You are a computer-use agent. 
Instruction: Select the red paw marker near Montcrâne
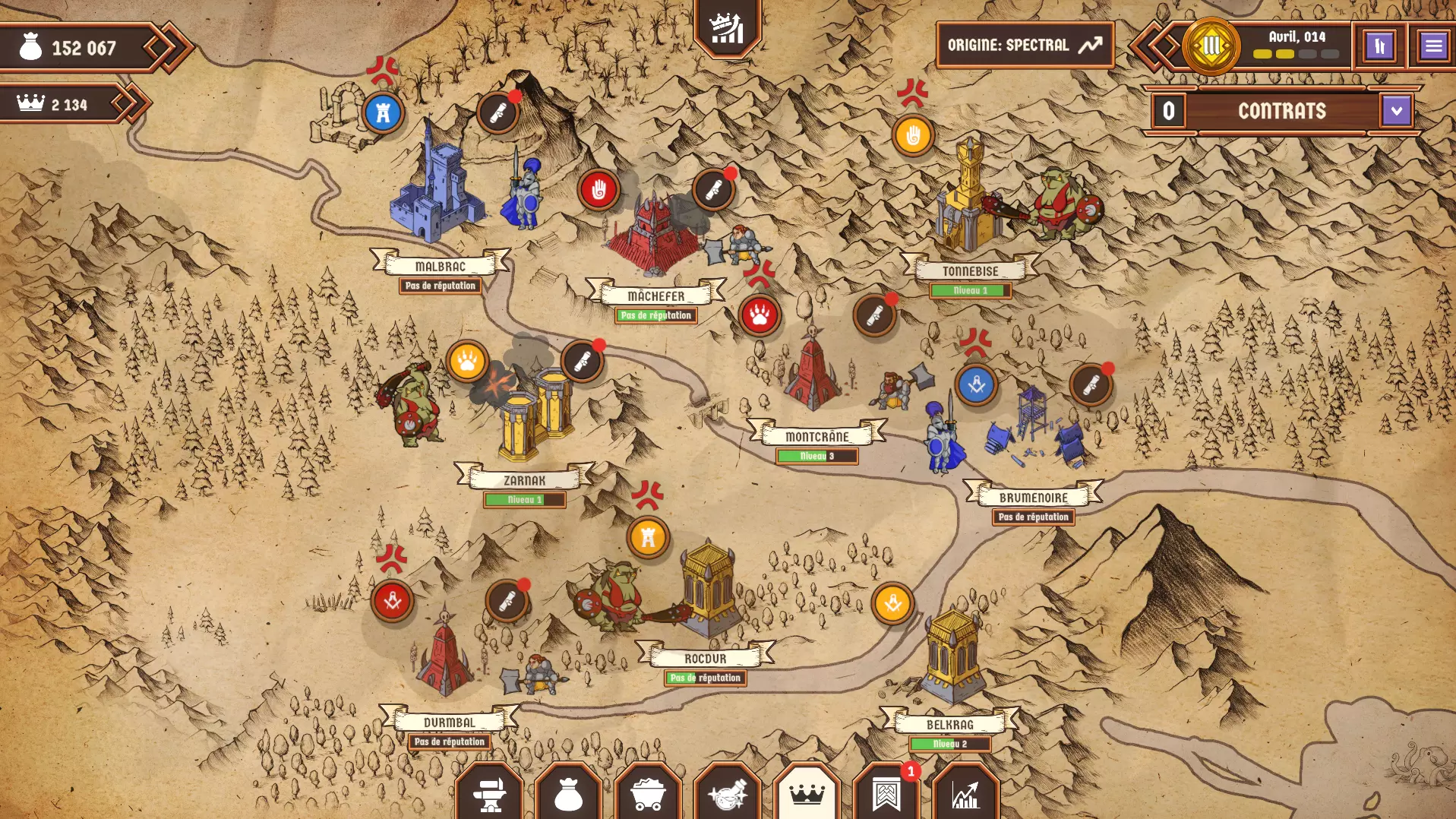pyautogui.click(x=760, y=315)
